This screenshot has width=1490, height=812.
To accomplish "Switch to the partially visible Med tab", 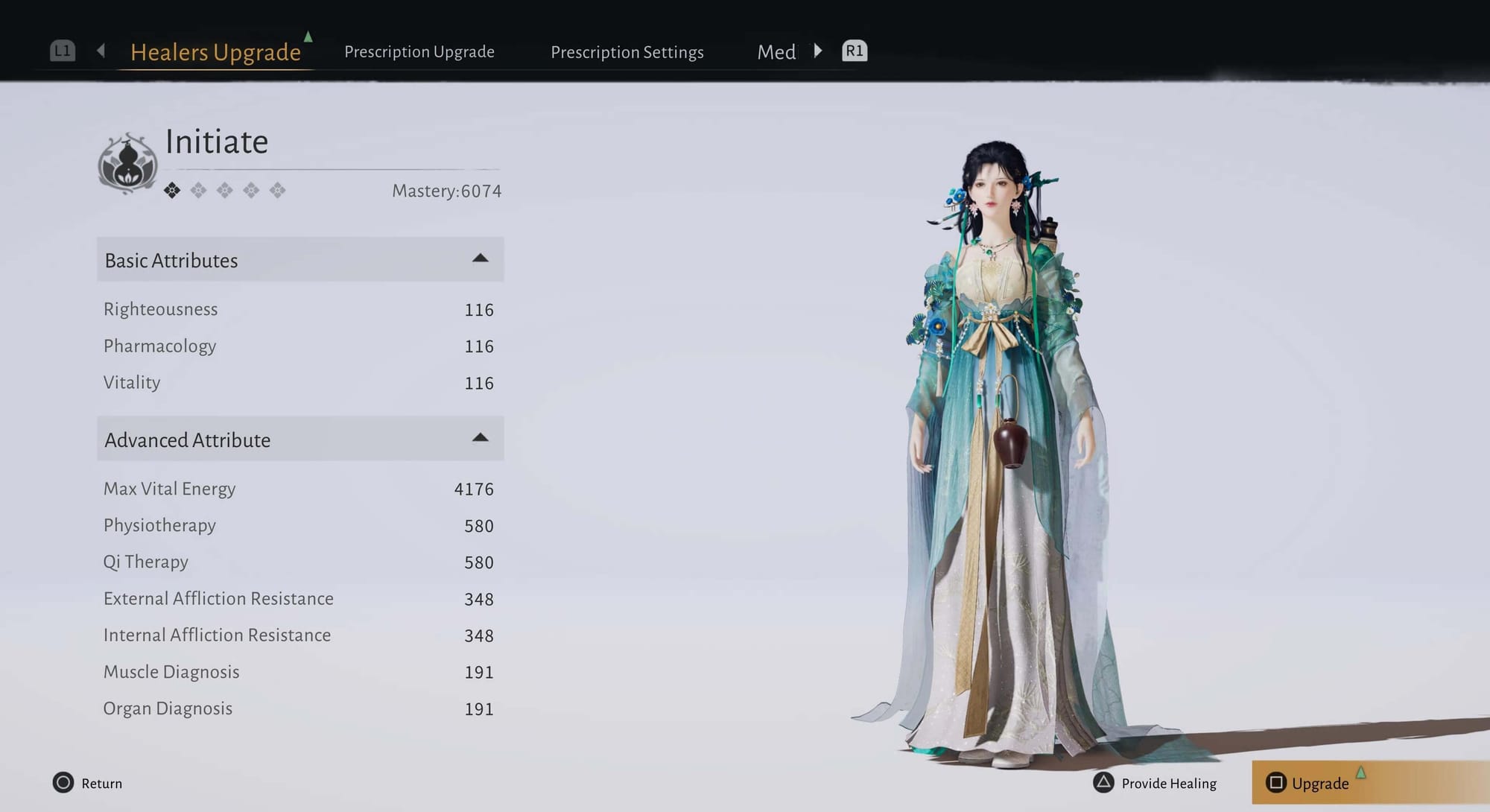I will click(x=776, y=52).
